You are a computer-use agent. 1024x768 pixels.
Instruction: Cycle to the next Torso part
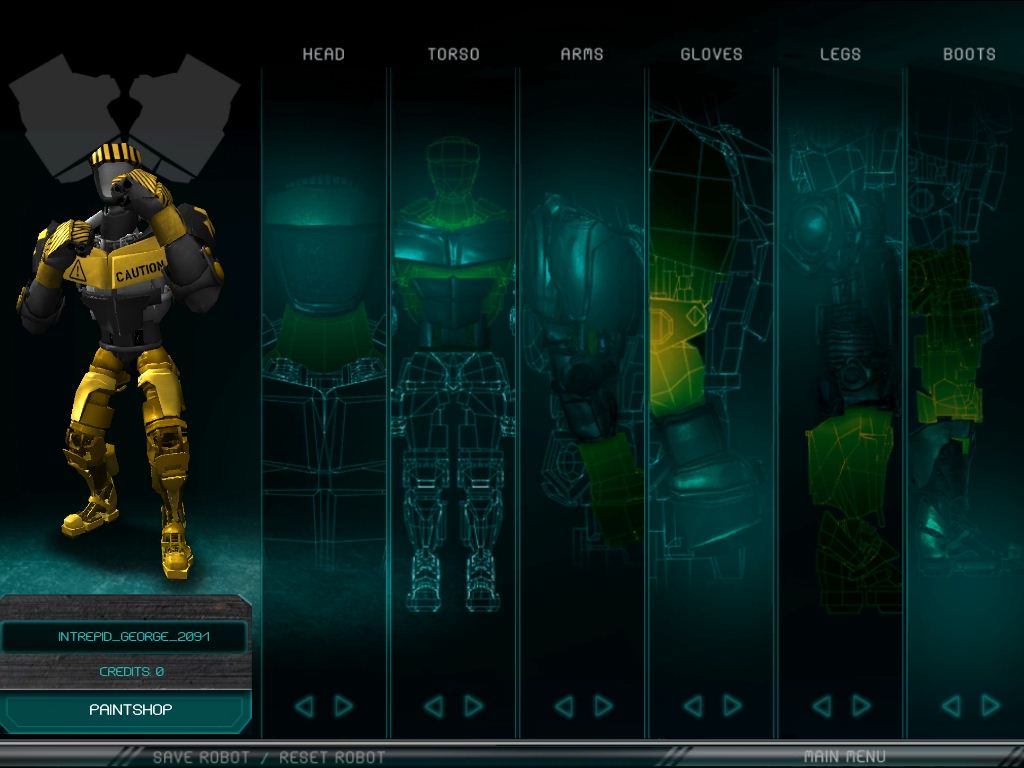pyautogui.click(x=473, y=707)
